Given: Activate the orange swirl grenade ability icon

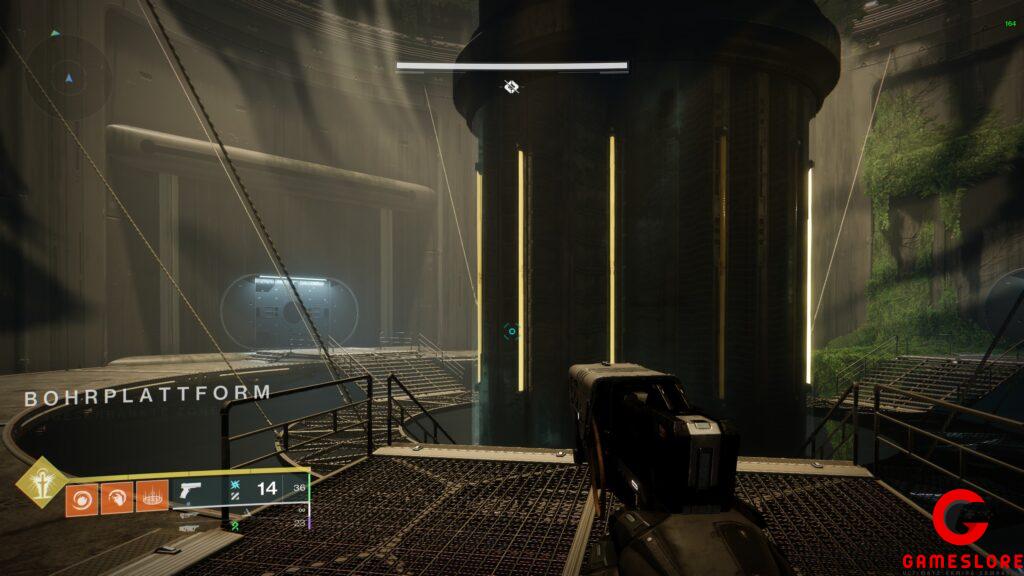Looking at the screenshot, I should click(81, 496).
